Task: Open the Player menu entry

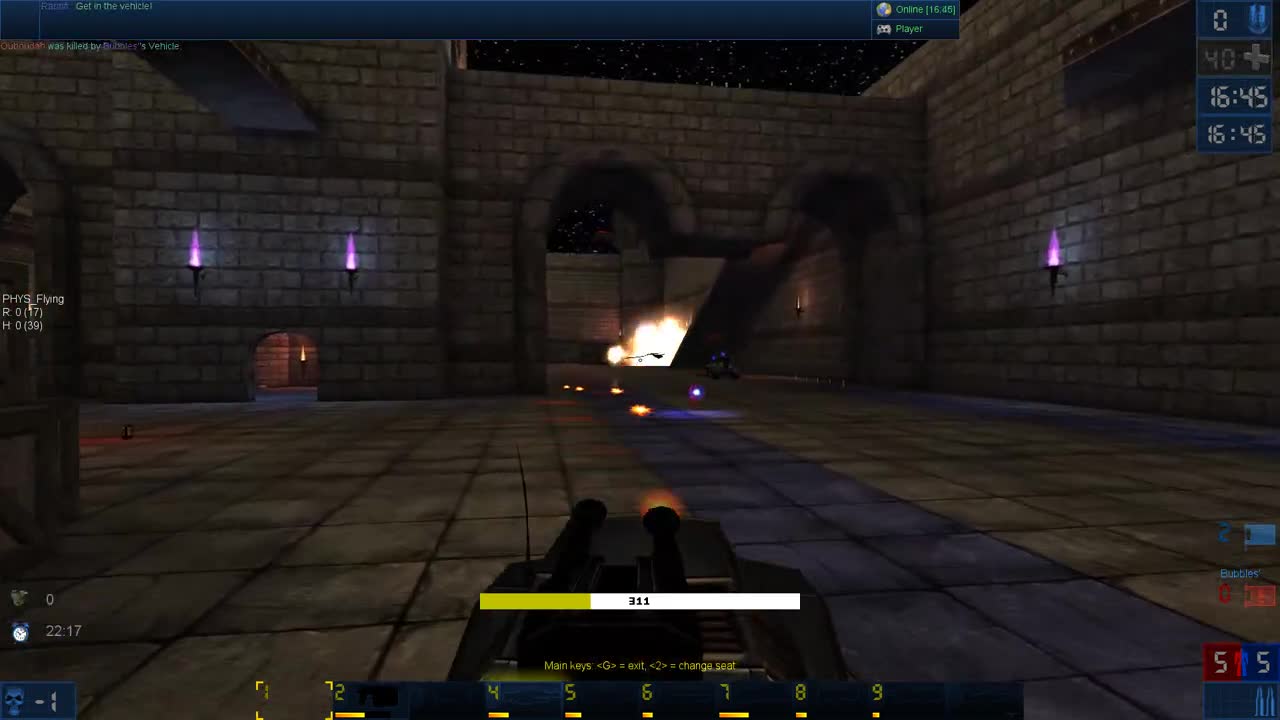Action: pos(908,28)
